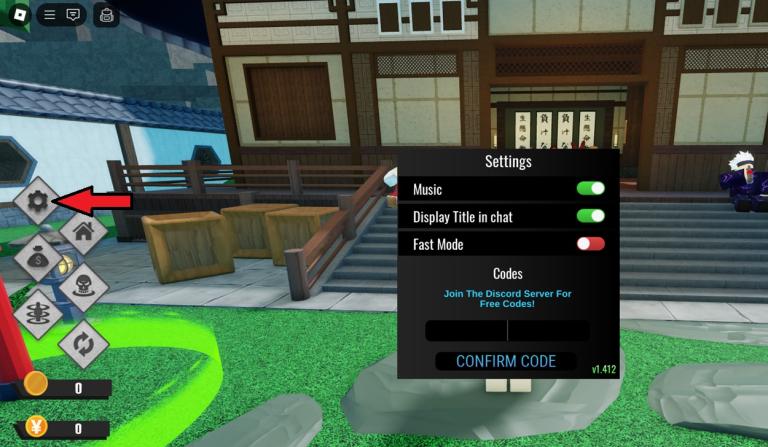Click the circular arrows refresh icon
The image size is (768, 447).
83,343
